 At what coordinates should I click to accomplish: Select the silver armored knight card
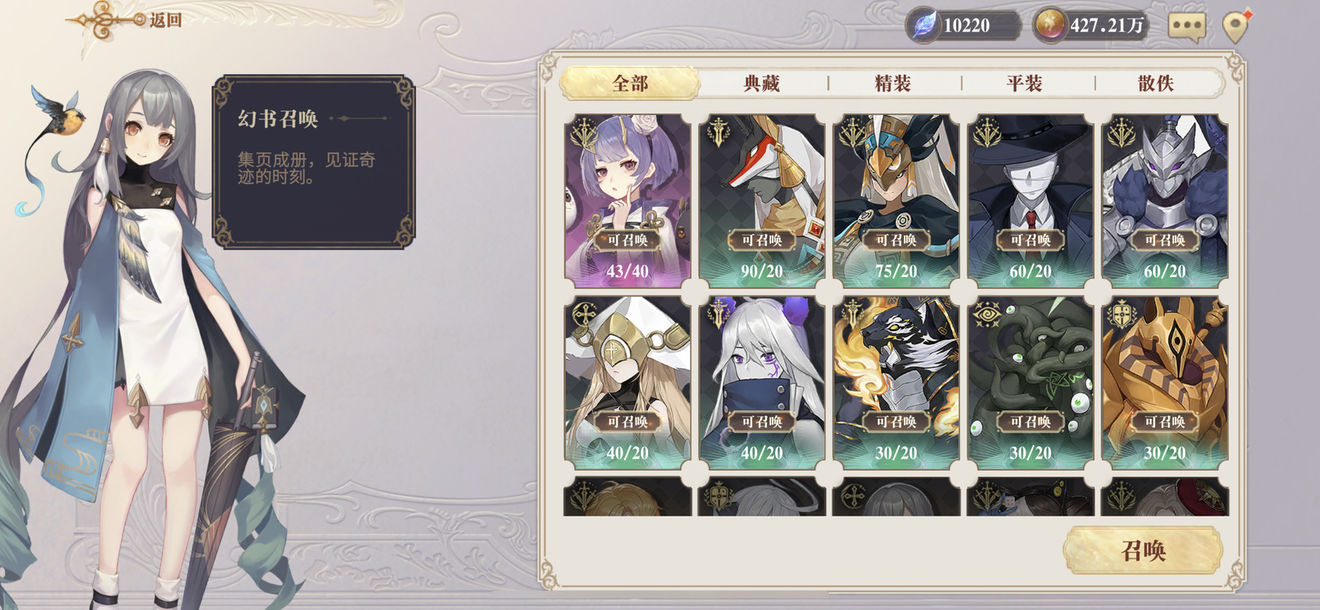1164,200
